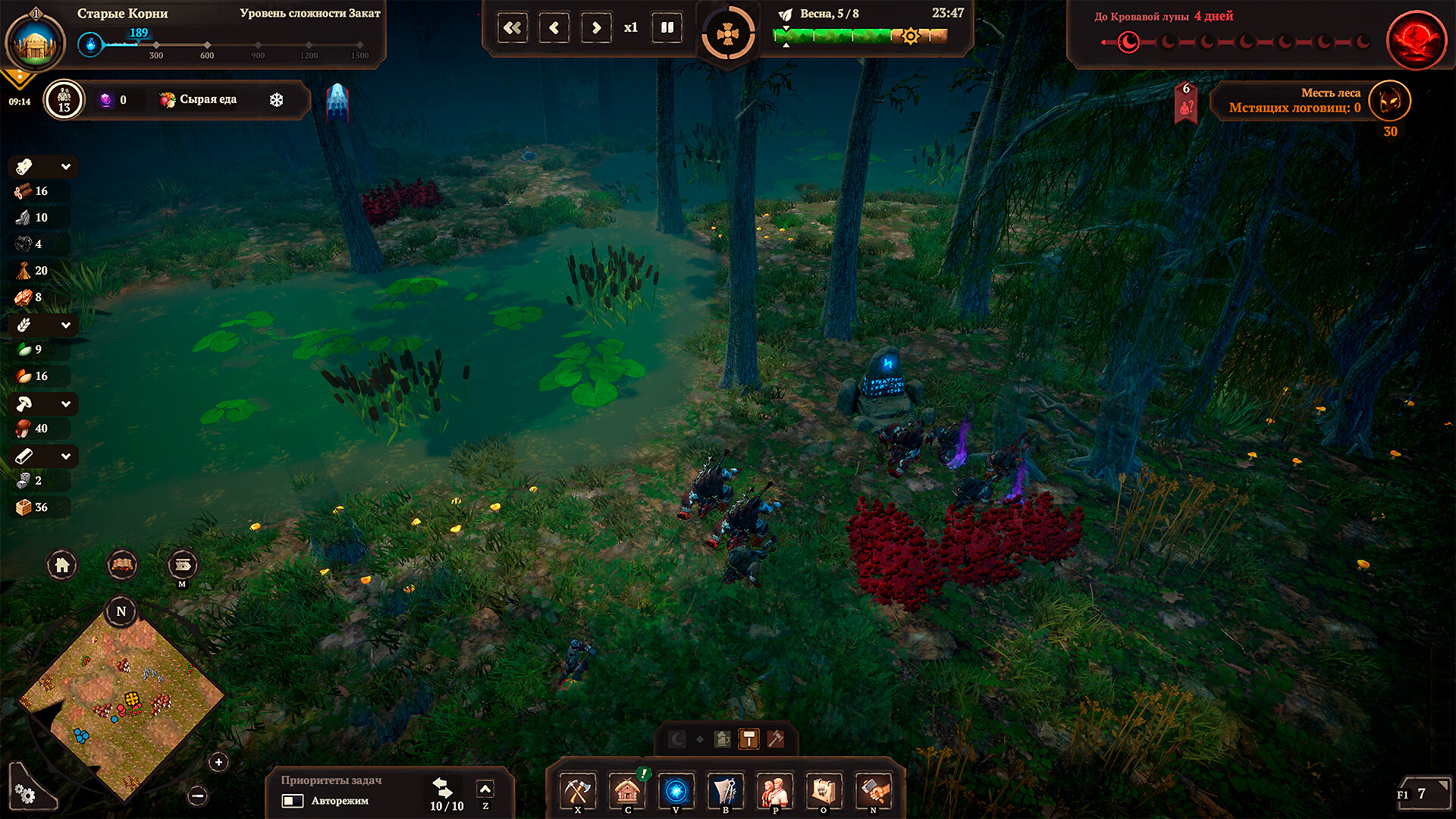1456x819 pixels.
Task: Select the crafting hammer tool labeled N
Action: (873, 791)
